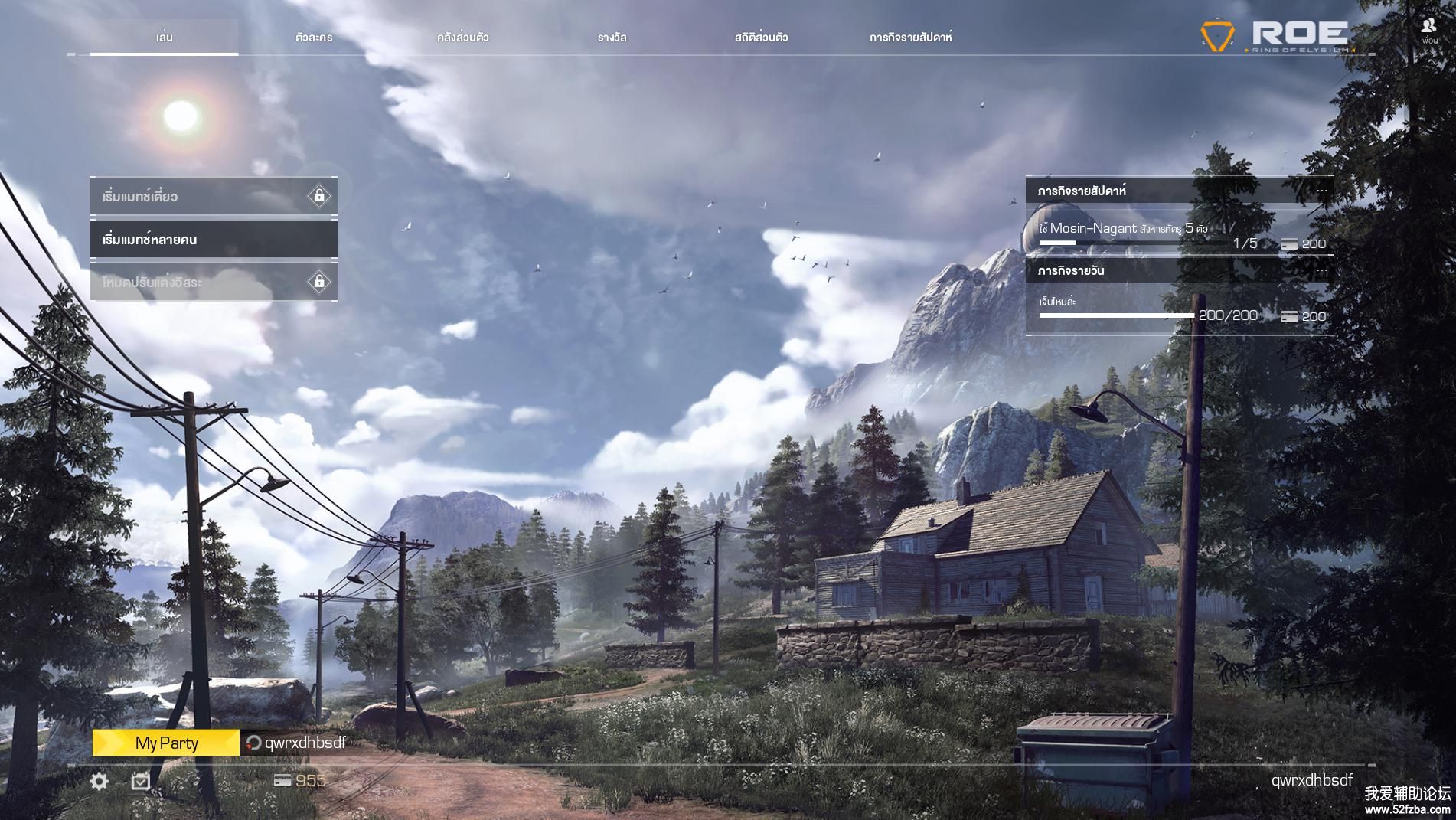Click the My Party button
The width and height of the screenshot is (1456, 820).
(x=166, y=743)
